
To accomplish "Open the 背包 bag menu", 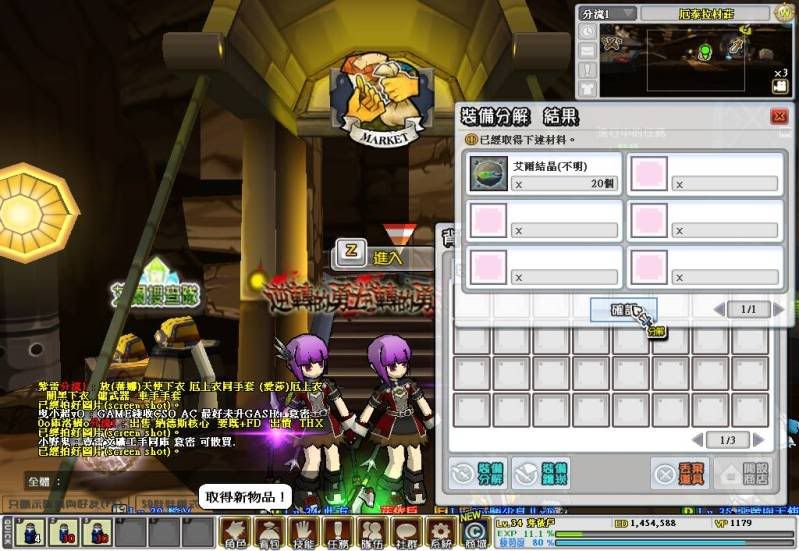I will pos(270,531).
